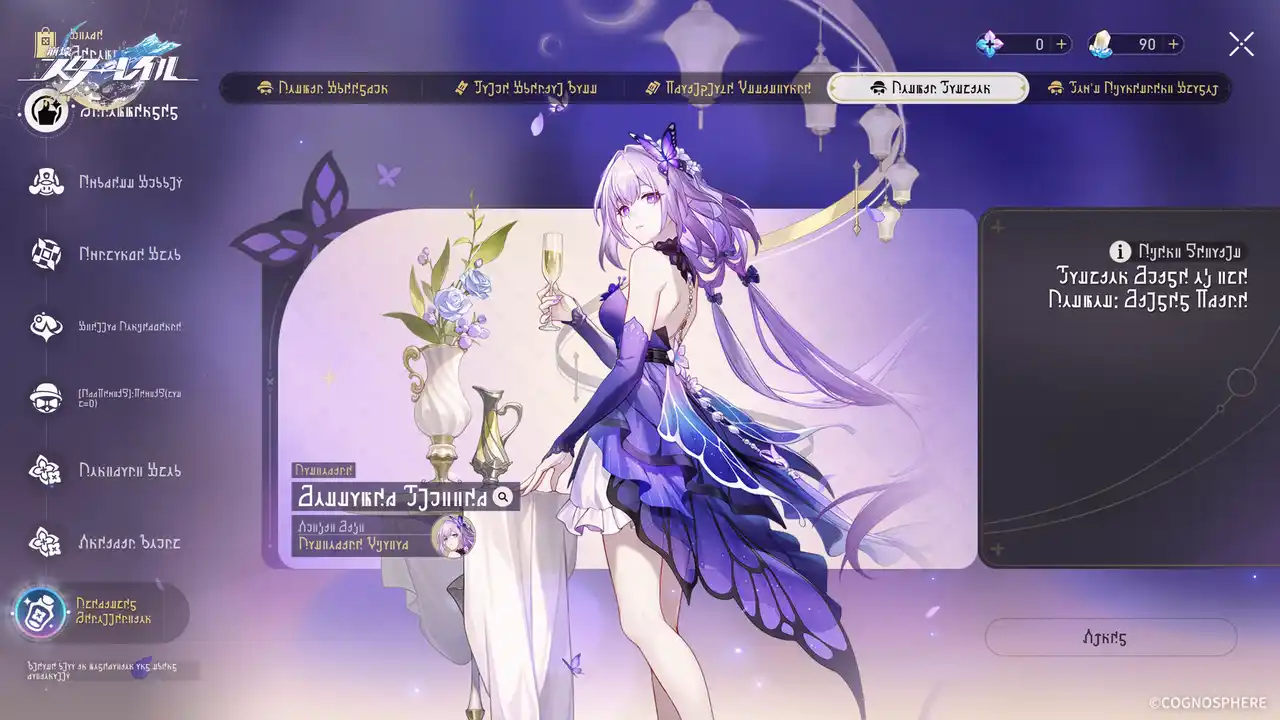Screen dimensions: 1280x720
Task: Select the white highlighted top tab
Action: tap(928, 88)
